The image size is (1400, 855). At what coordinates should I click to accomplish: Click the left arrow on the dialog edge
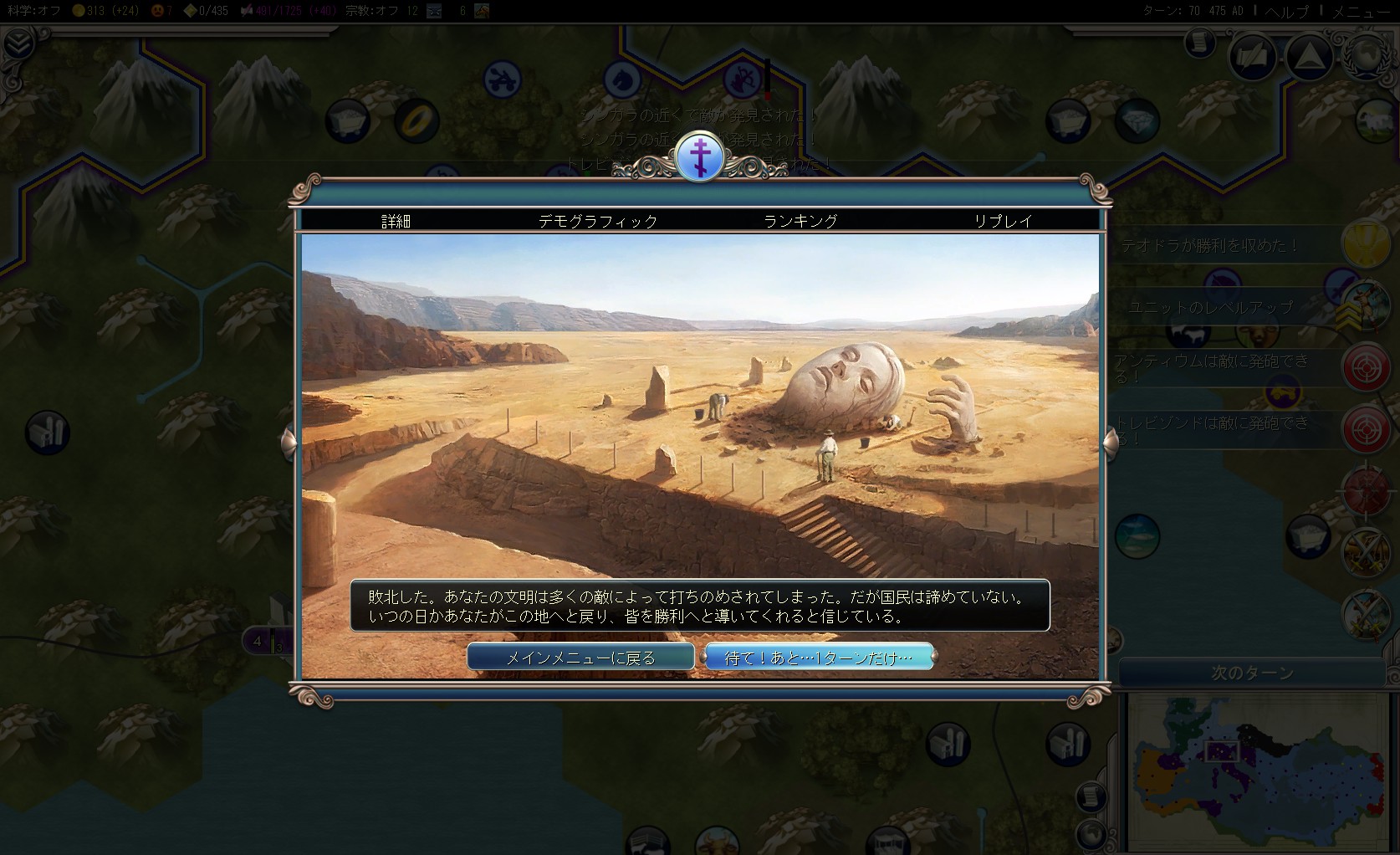tap(288, 442)
